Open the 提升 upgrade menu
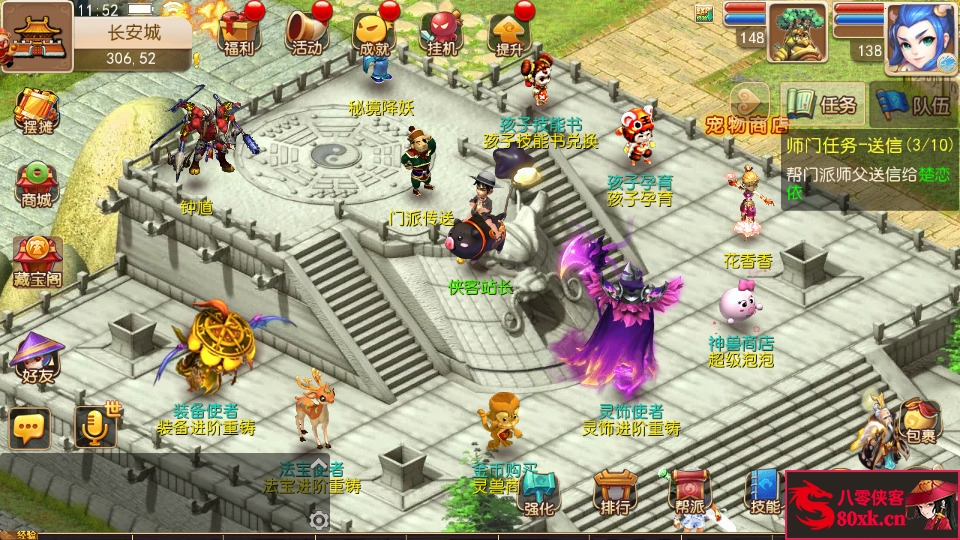 click(x=509, y=32)
